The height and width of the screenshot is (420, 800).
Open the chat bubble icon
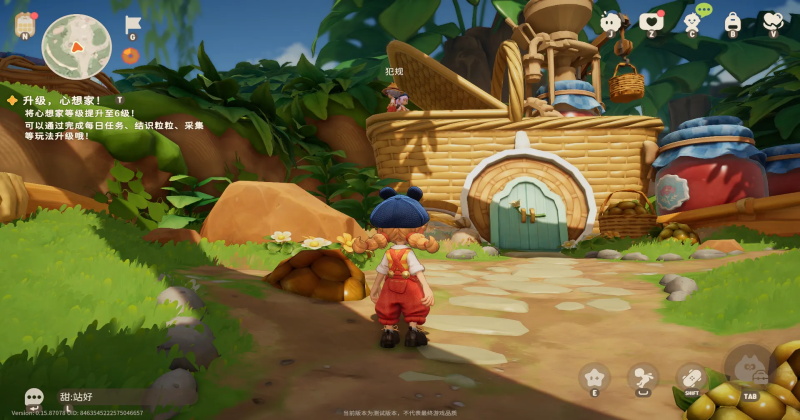tap(34, 397)
